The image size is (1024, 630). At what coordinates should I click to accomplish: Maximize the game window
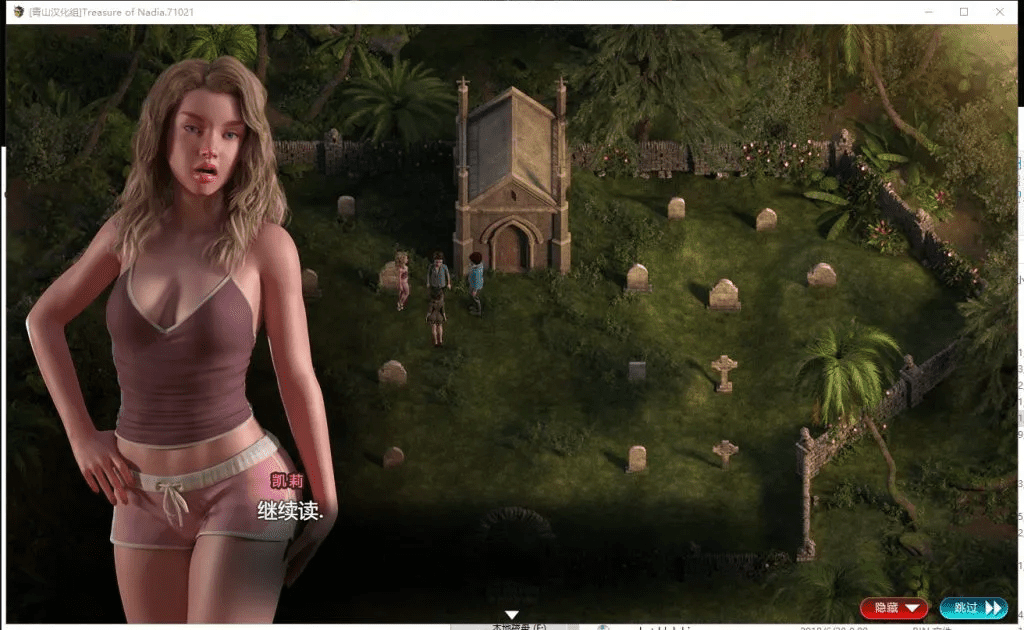pyautogui.click(x=964, y=12)
